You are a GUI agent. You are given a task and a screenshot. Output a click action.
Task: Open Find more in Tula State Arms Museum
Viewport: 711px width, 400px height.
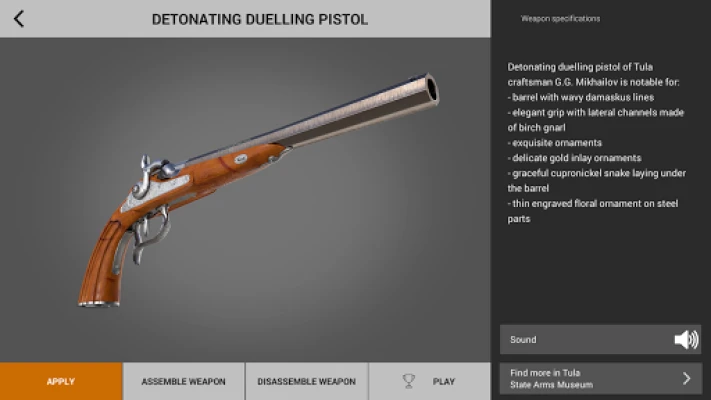coord(600,378)
